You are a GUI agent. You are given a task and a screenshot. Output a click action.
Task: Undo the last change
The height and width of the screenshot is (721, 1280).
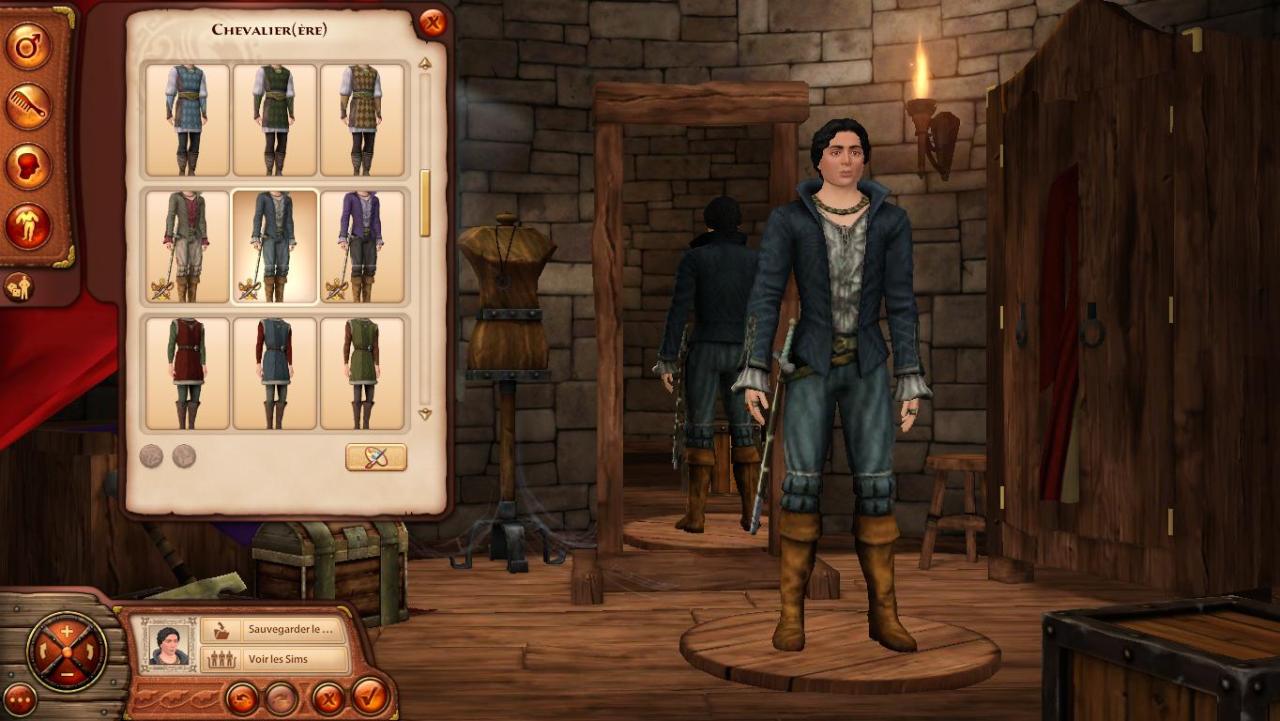242,697
